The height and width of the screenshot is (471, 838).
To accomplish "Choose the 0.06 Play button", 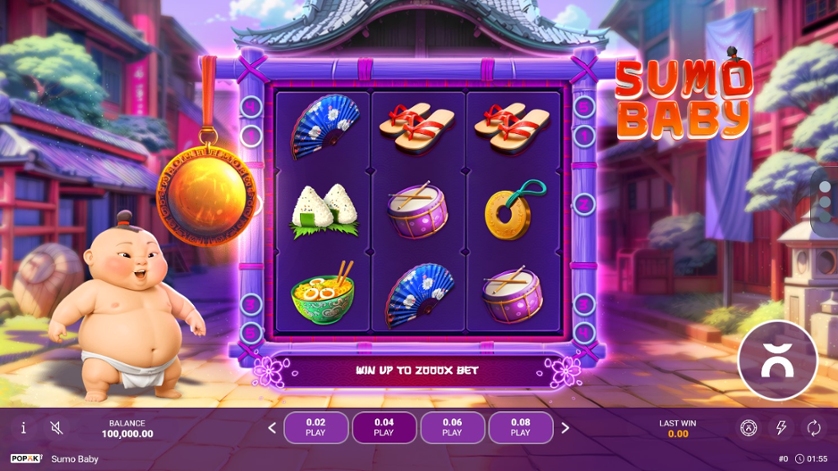I will point(452,428).
